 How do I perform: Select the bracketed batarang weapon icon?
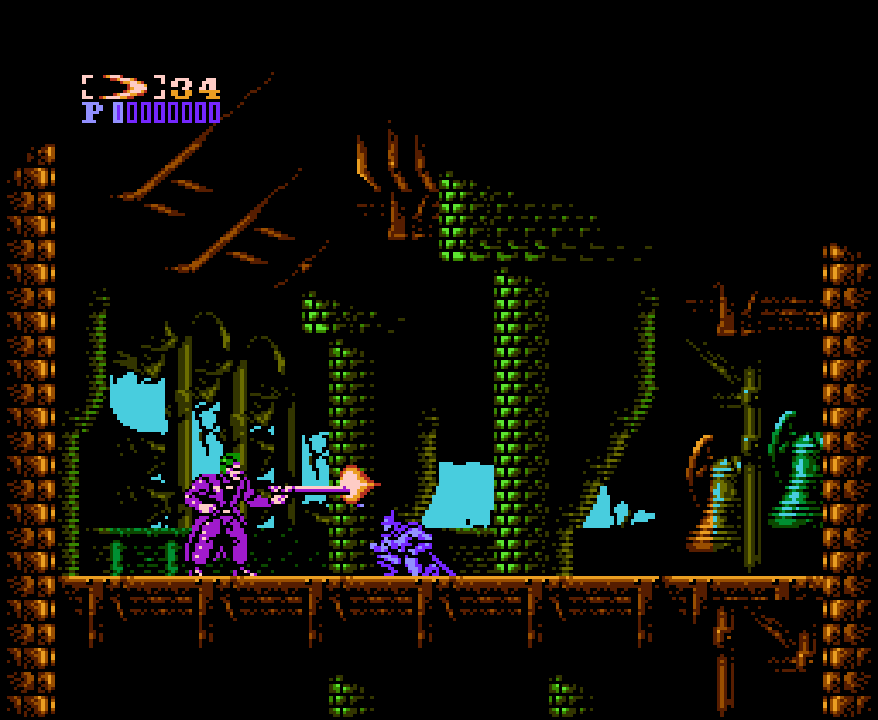coord(123,87)
